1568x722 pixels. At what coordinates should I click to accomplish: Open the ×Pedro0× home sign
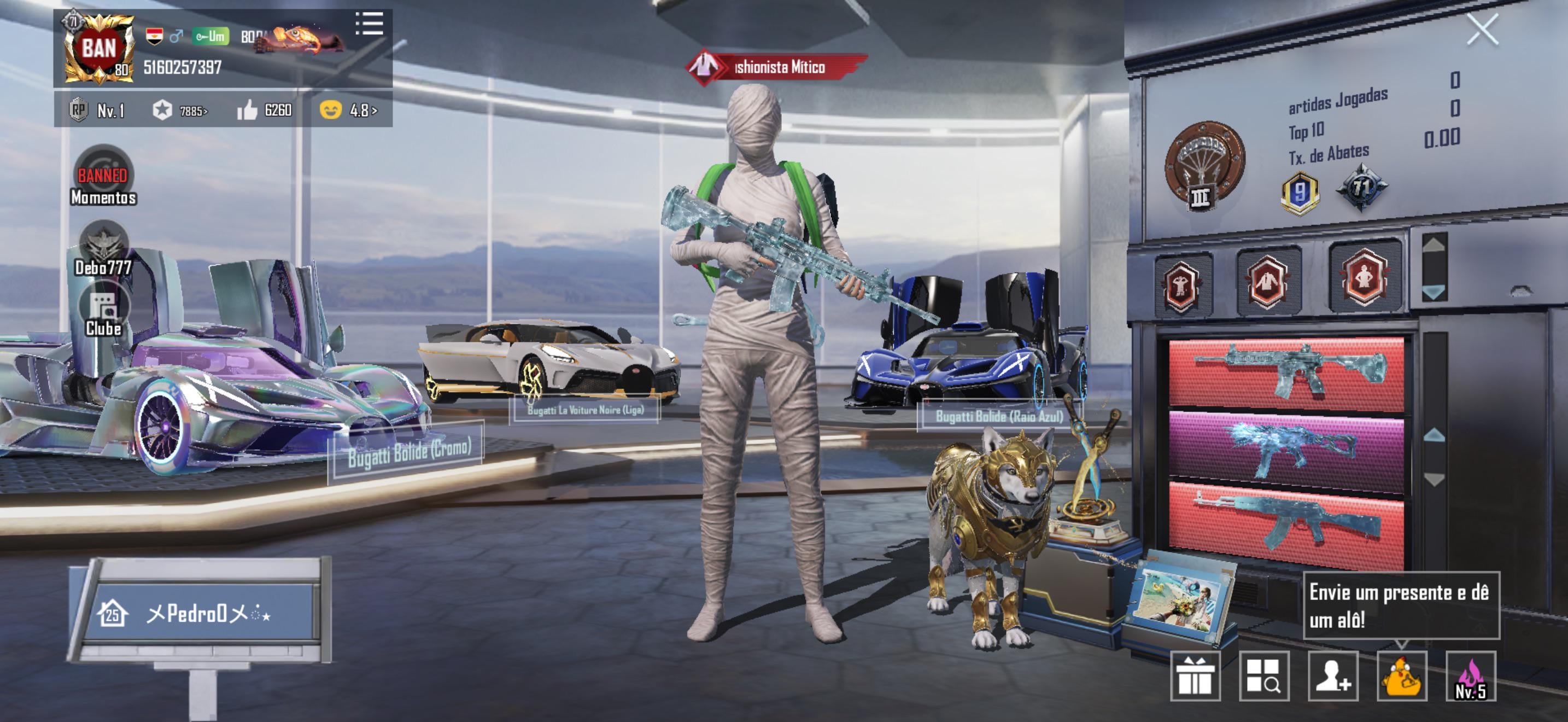(x=201, y=613)
